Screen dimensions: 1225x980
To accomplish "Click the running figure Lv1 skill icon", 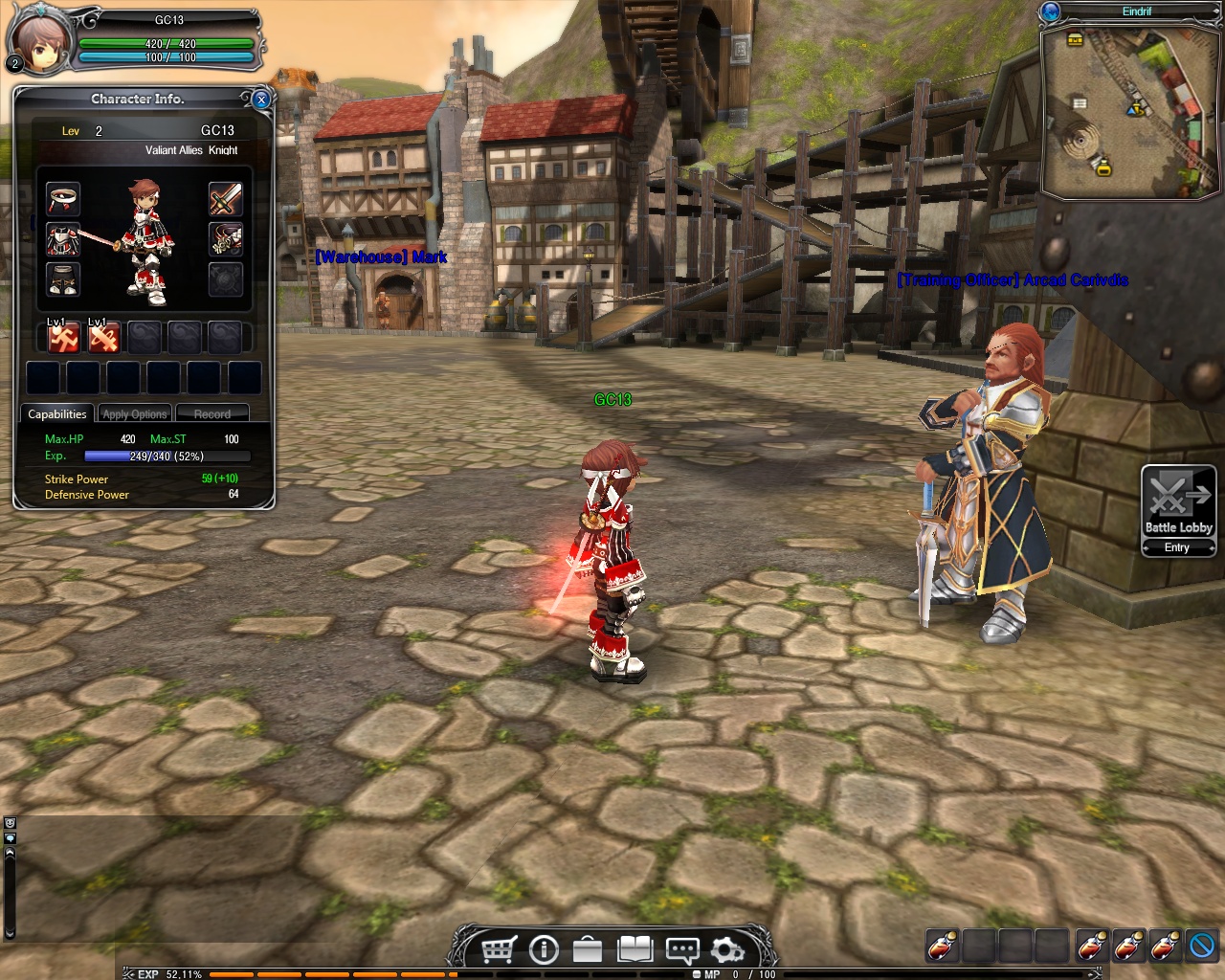I will (x=63, y=338).
